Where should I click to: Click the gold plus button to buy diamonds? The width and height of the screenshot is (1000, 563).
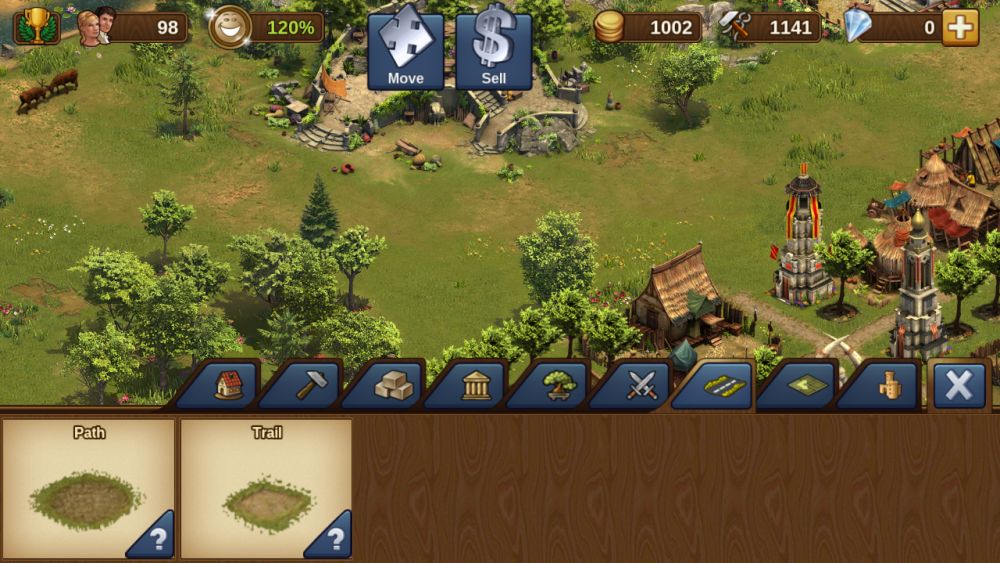(x=960, y=27)
